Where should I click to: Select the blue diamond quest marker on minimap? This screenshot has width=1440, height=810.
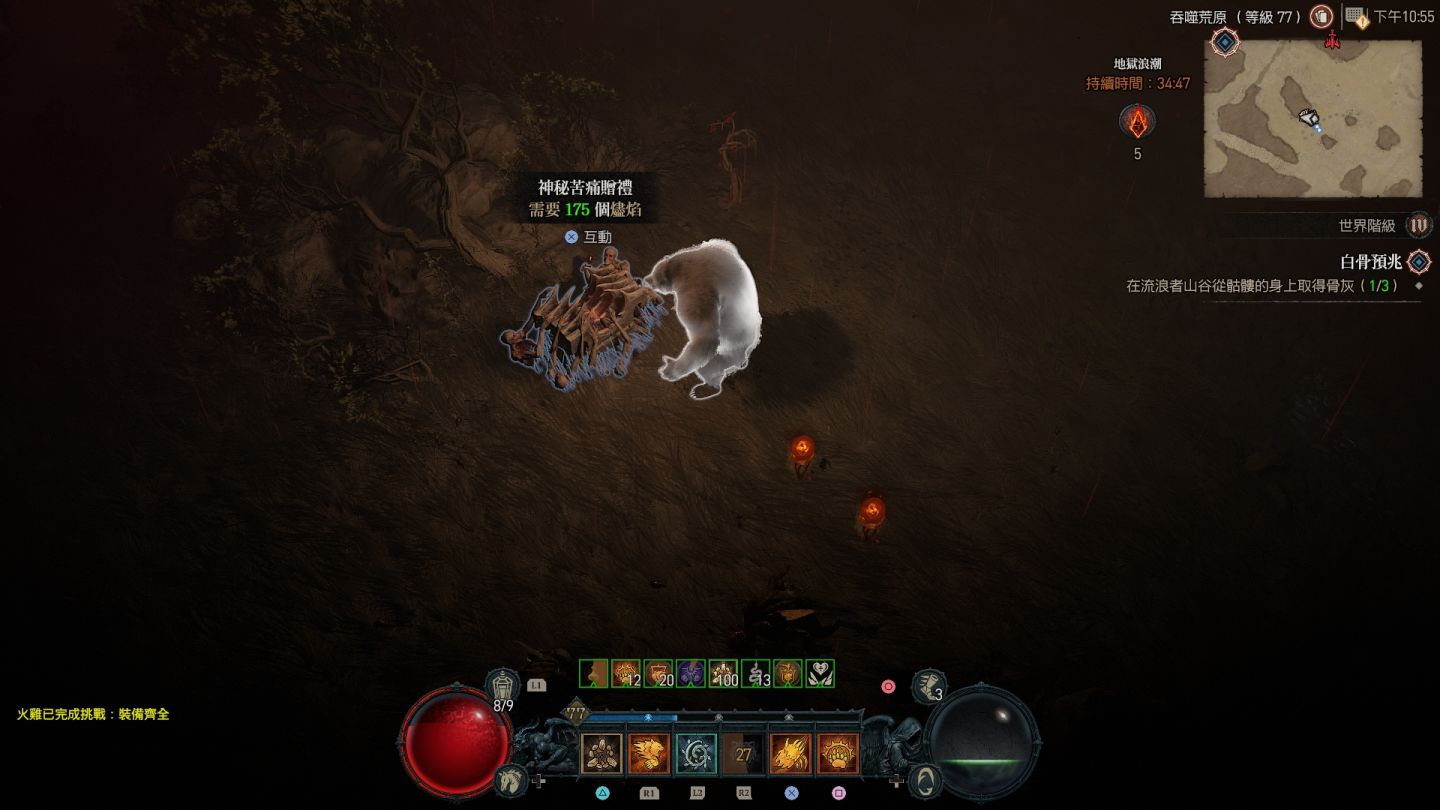click(1225, 42)
